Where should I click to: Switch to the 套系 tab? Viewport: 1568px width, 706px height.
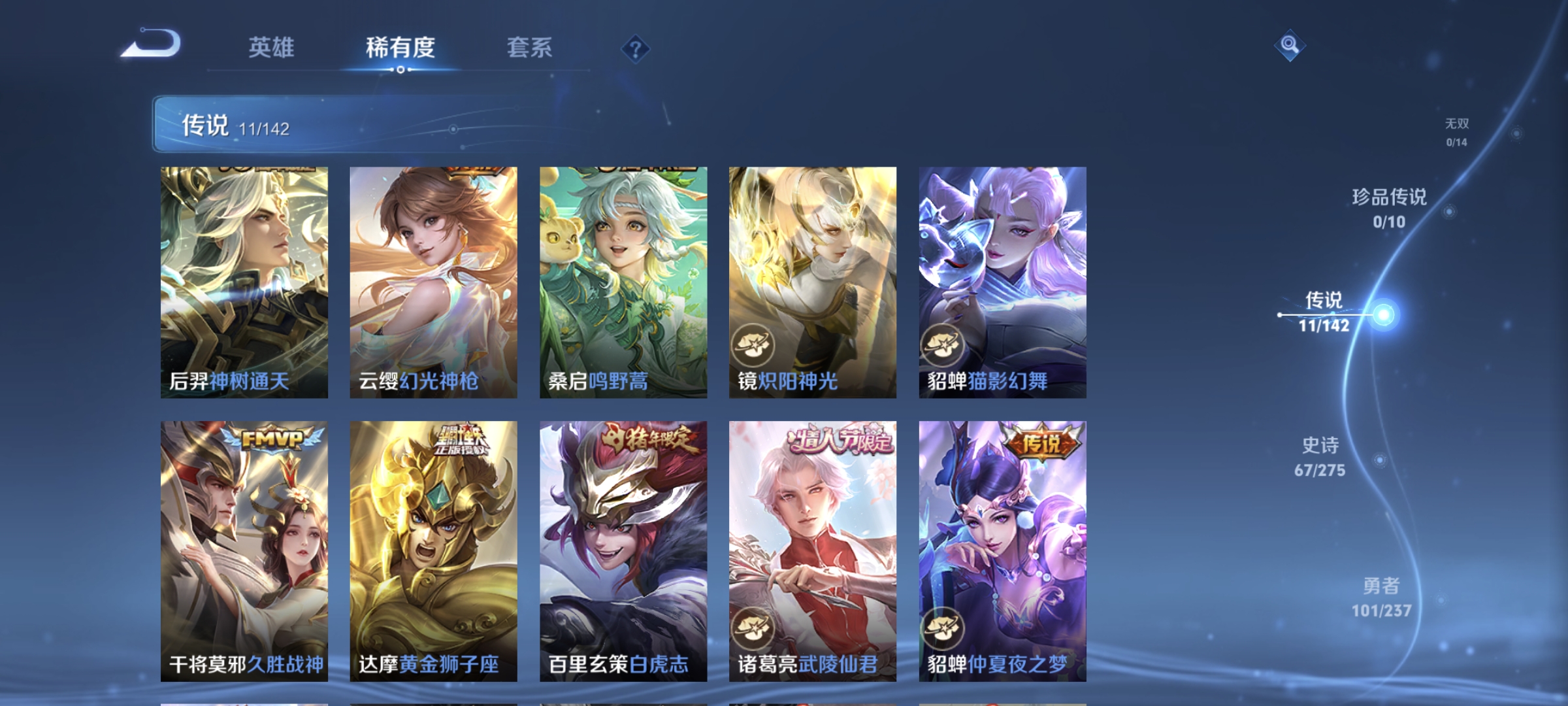pos(531,47)
